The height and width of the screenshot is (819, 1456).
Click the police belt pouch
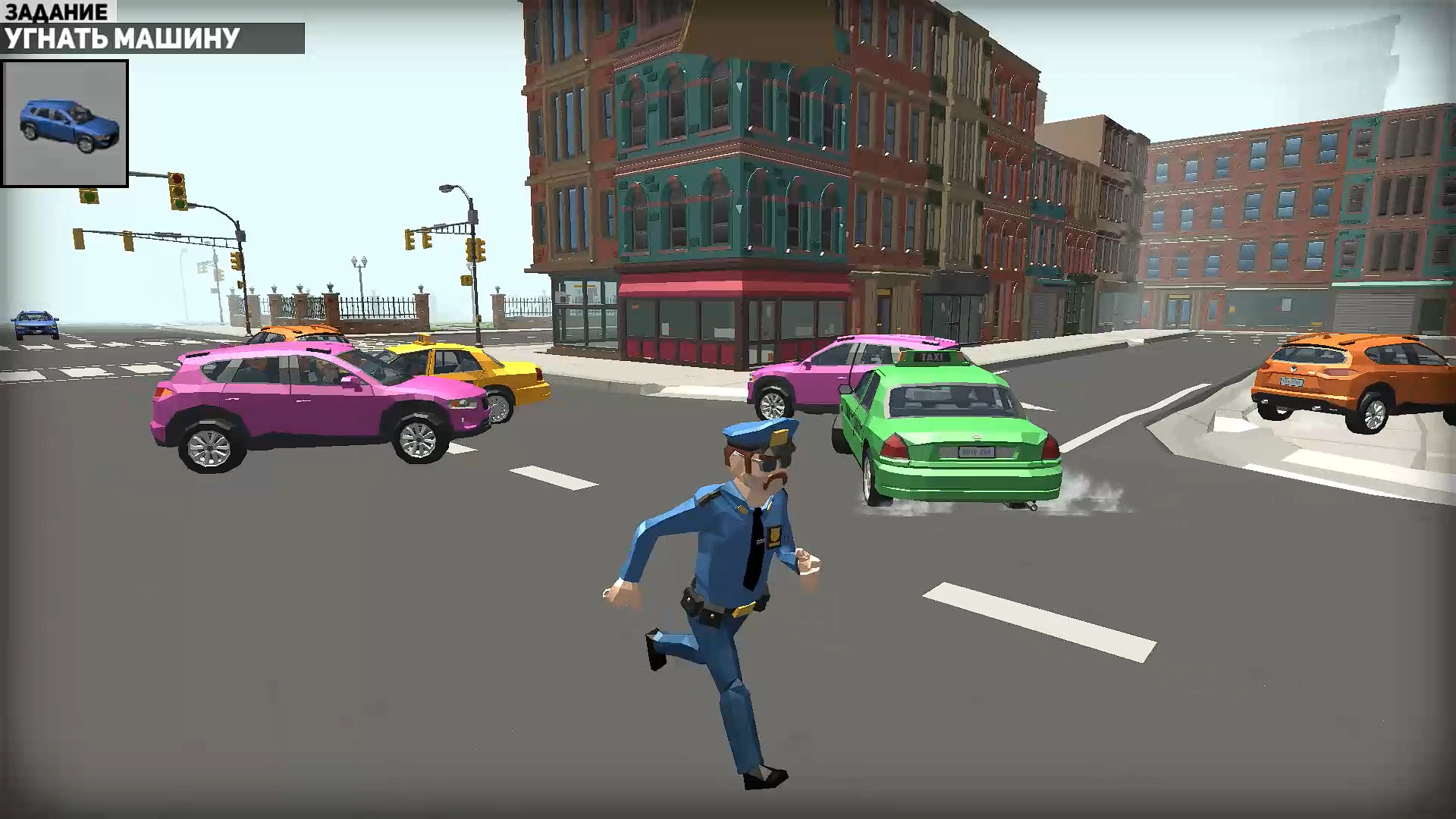click(690, 599)
